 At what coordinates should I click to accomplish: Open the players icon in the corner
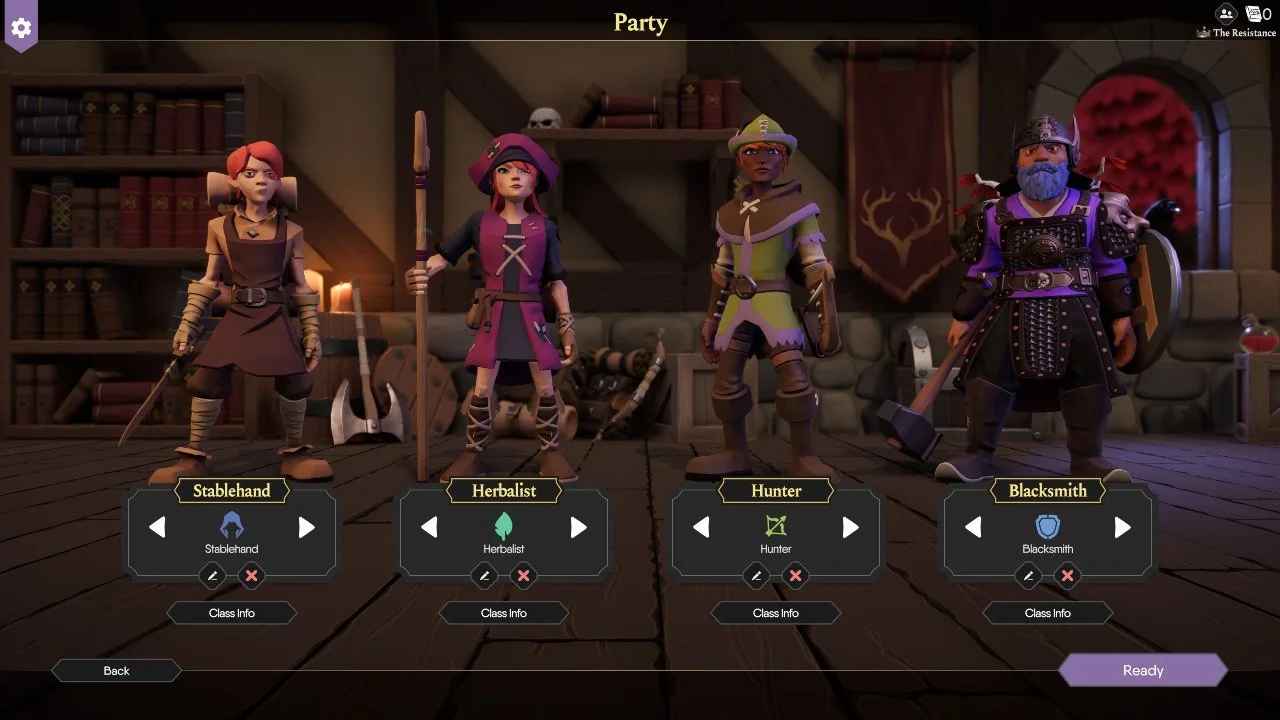[1226, 14]
